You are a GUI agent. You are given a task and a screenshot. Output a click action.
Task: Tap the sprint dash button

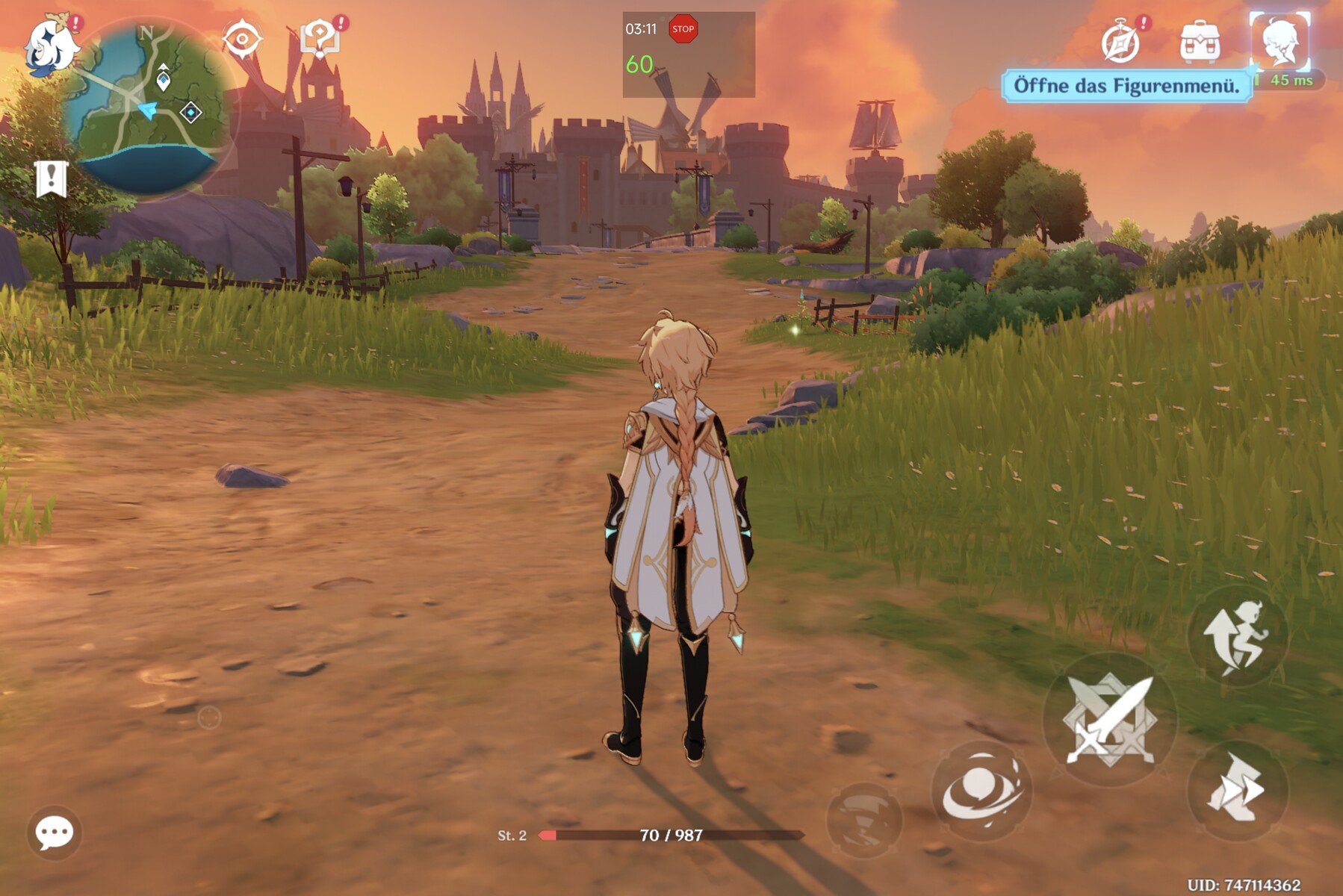point(1237,790)
